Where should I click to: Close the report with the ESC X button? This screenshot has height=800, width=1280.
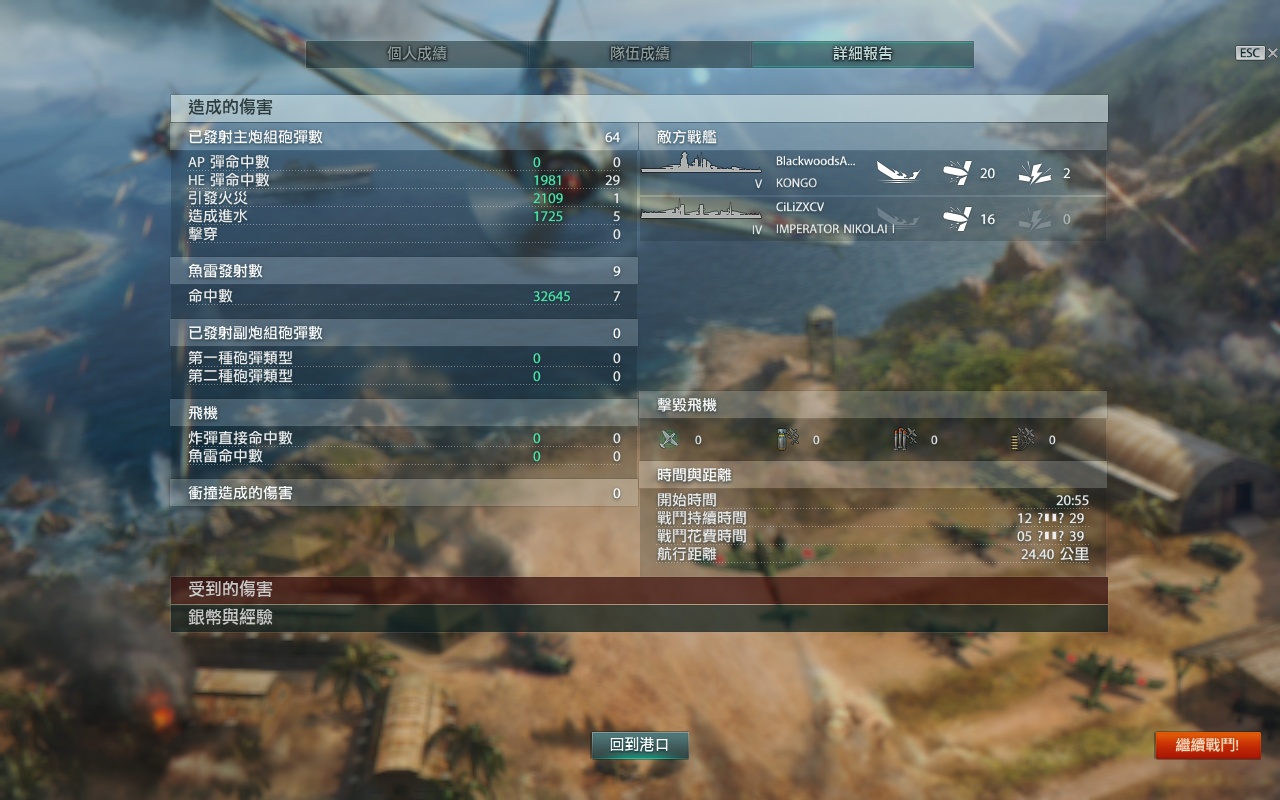[1257, 53]
